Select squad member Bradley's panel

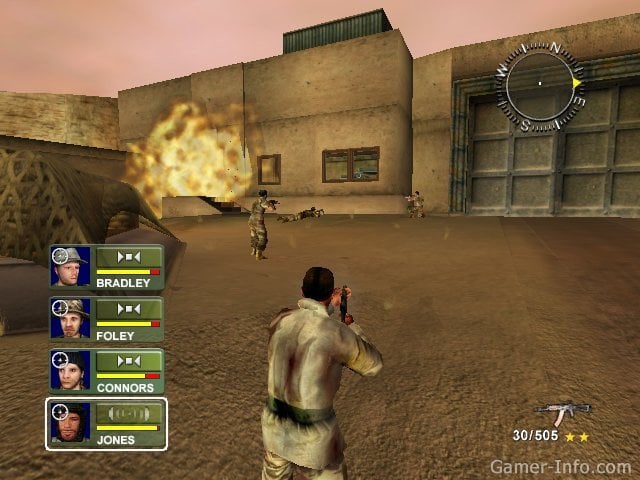pyautogui.click(x=107, y=267)
